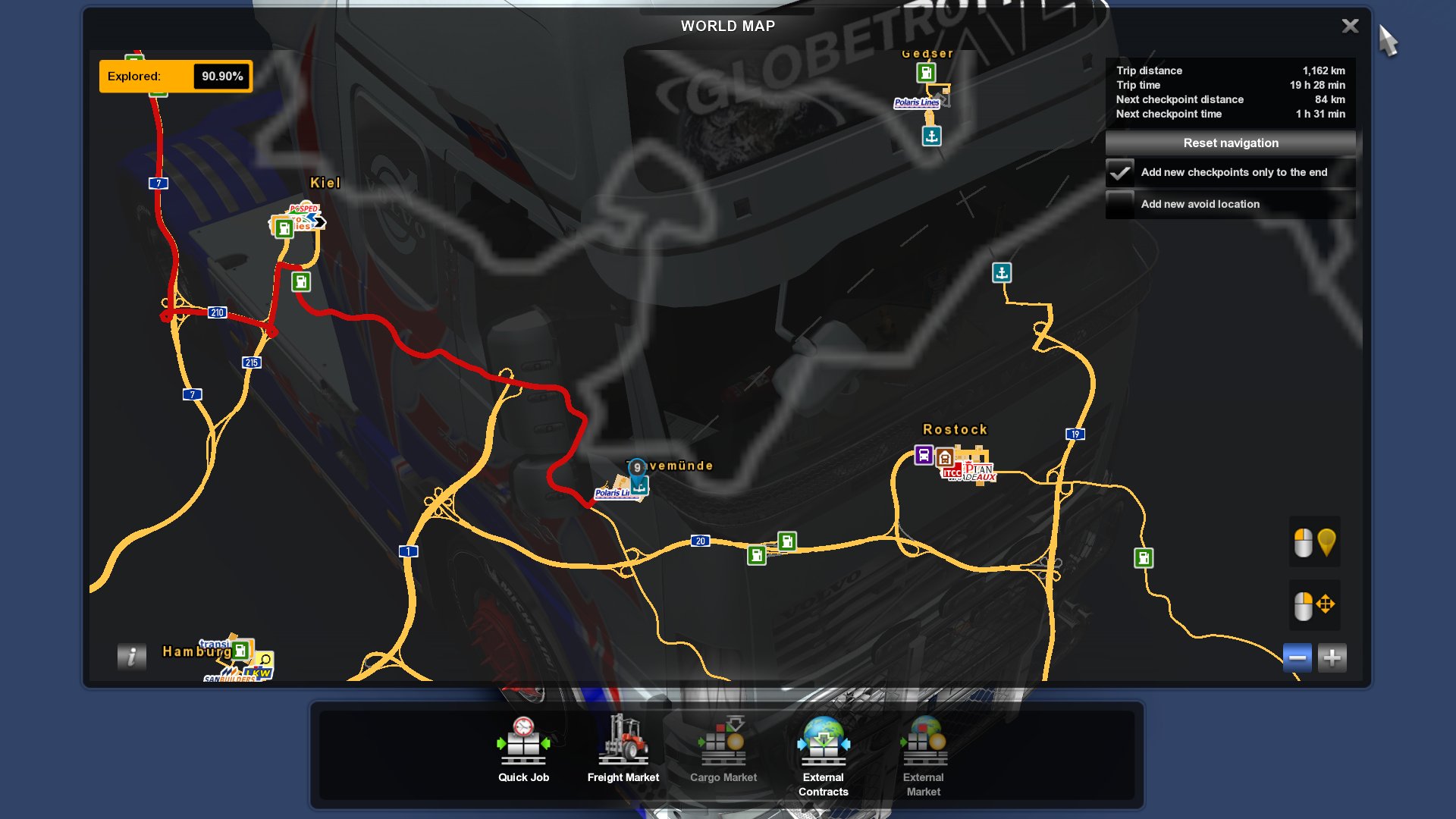The width and height of the screenshot is (1456, 819).
Task: Click the anchor port icon near route 19
Action: 1002,273
